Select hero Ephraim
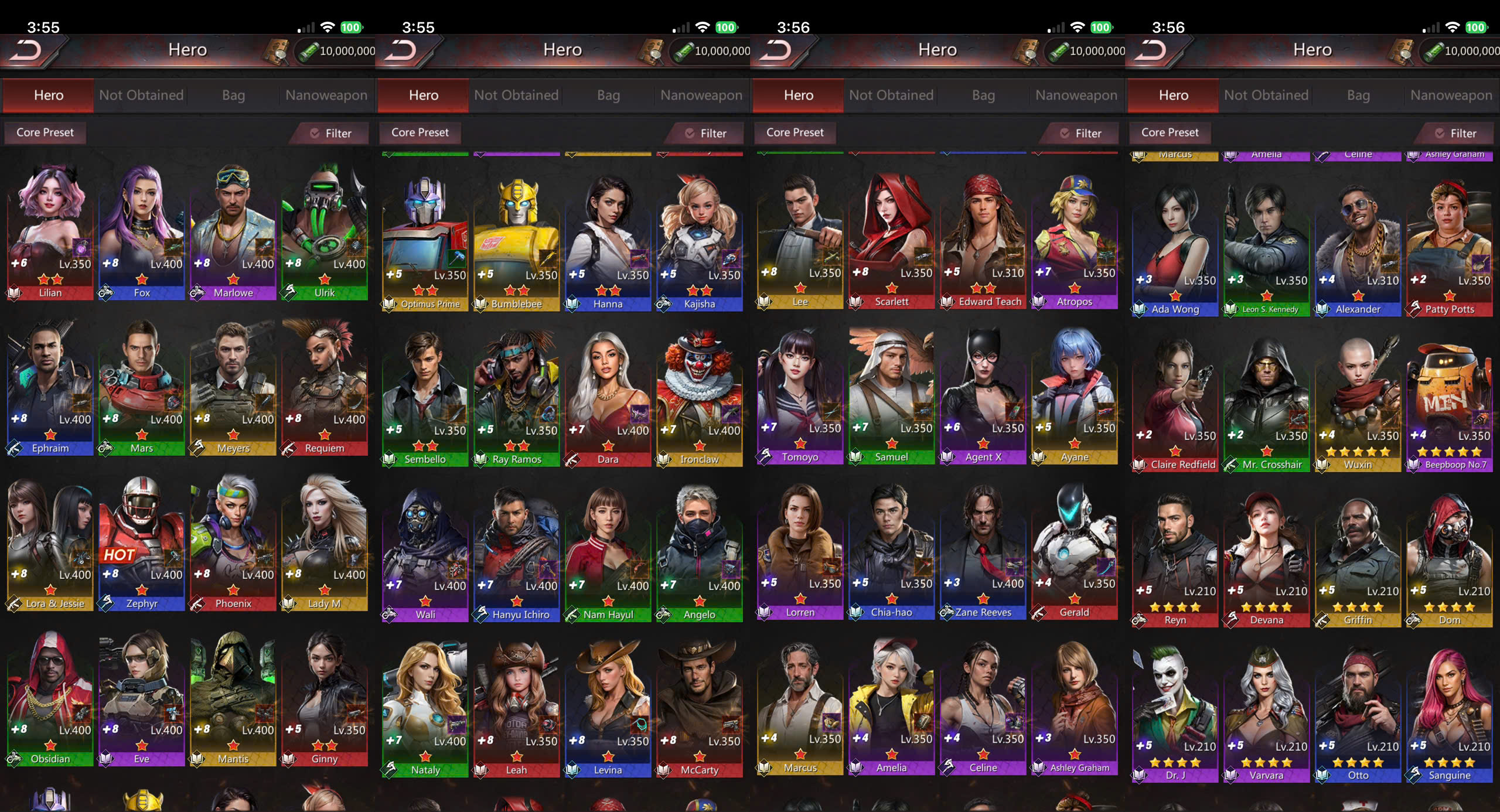The image size is (1500, 812). [x=50, y=387]
